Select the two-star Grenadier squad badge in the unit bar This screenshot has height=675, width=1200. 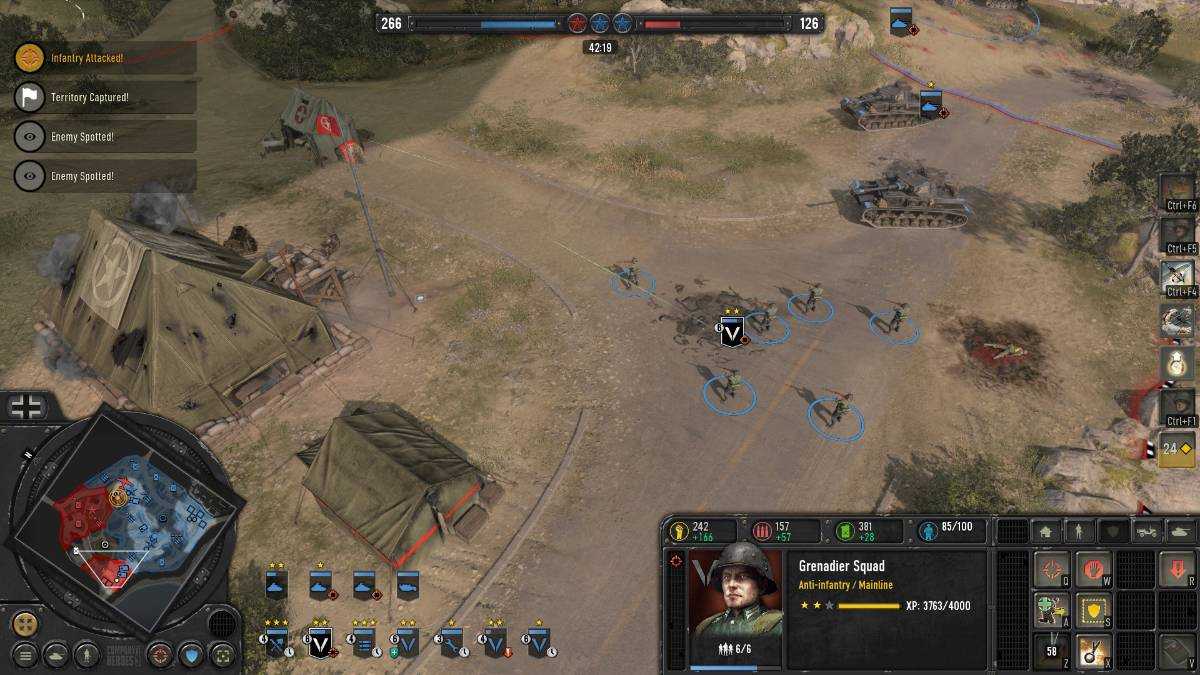[x=320, y=641]
